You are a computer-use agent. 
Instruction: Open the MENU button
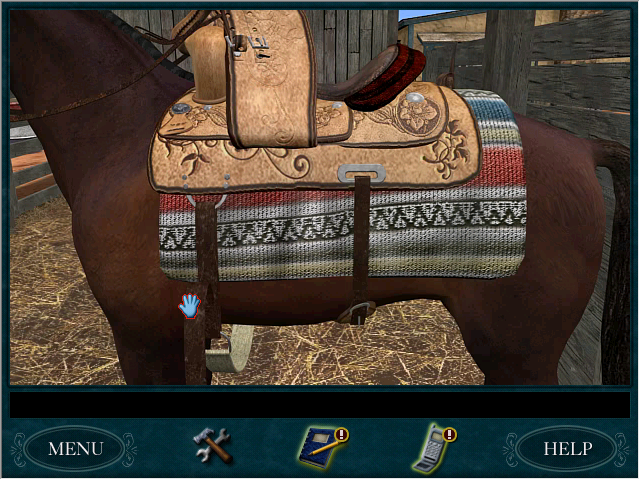75,448
